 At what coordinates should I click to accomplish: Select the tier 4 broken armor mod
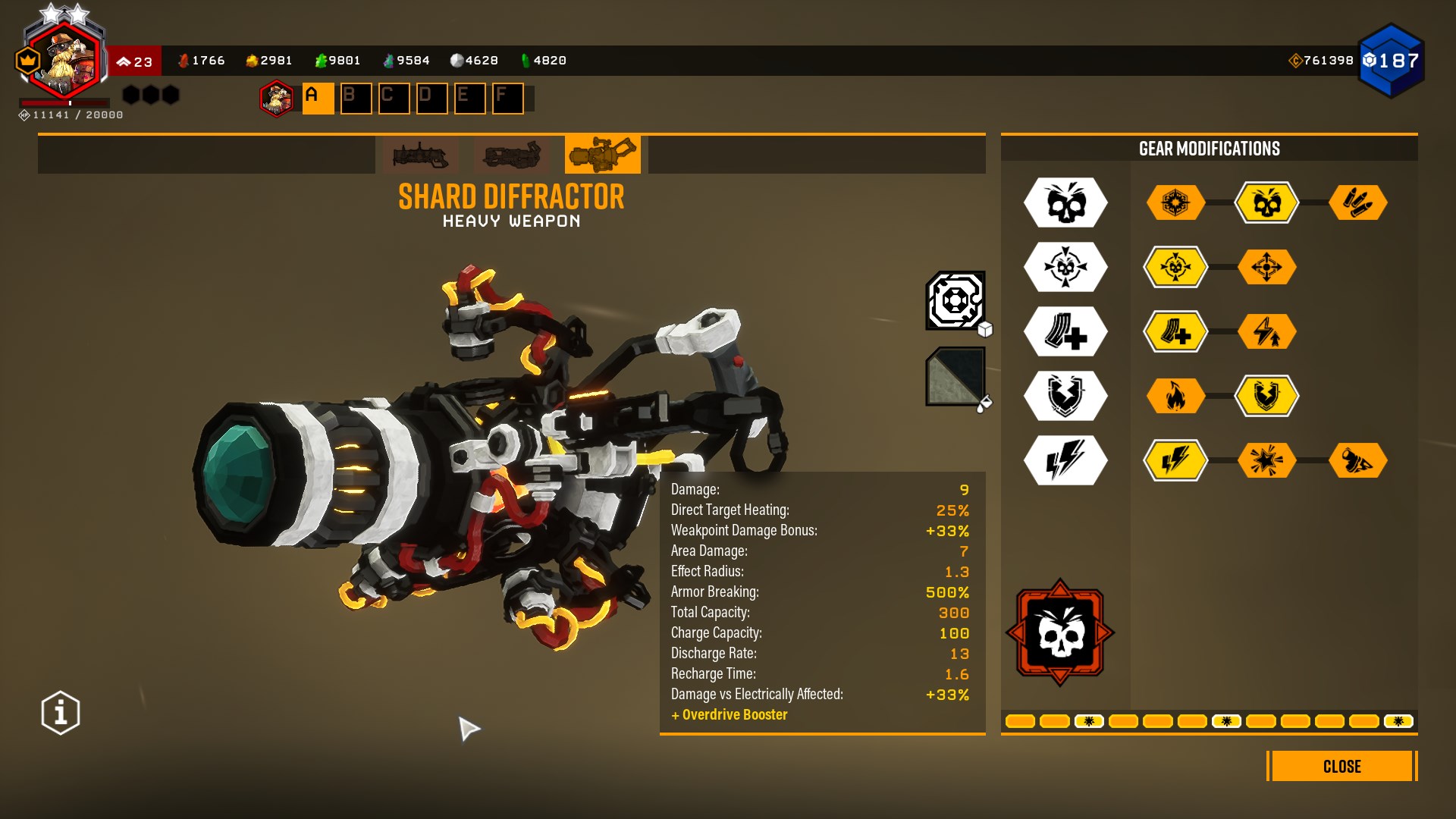[1266, 396]
